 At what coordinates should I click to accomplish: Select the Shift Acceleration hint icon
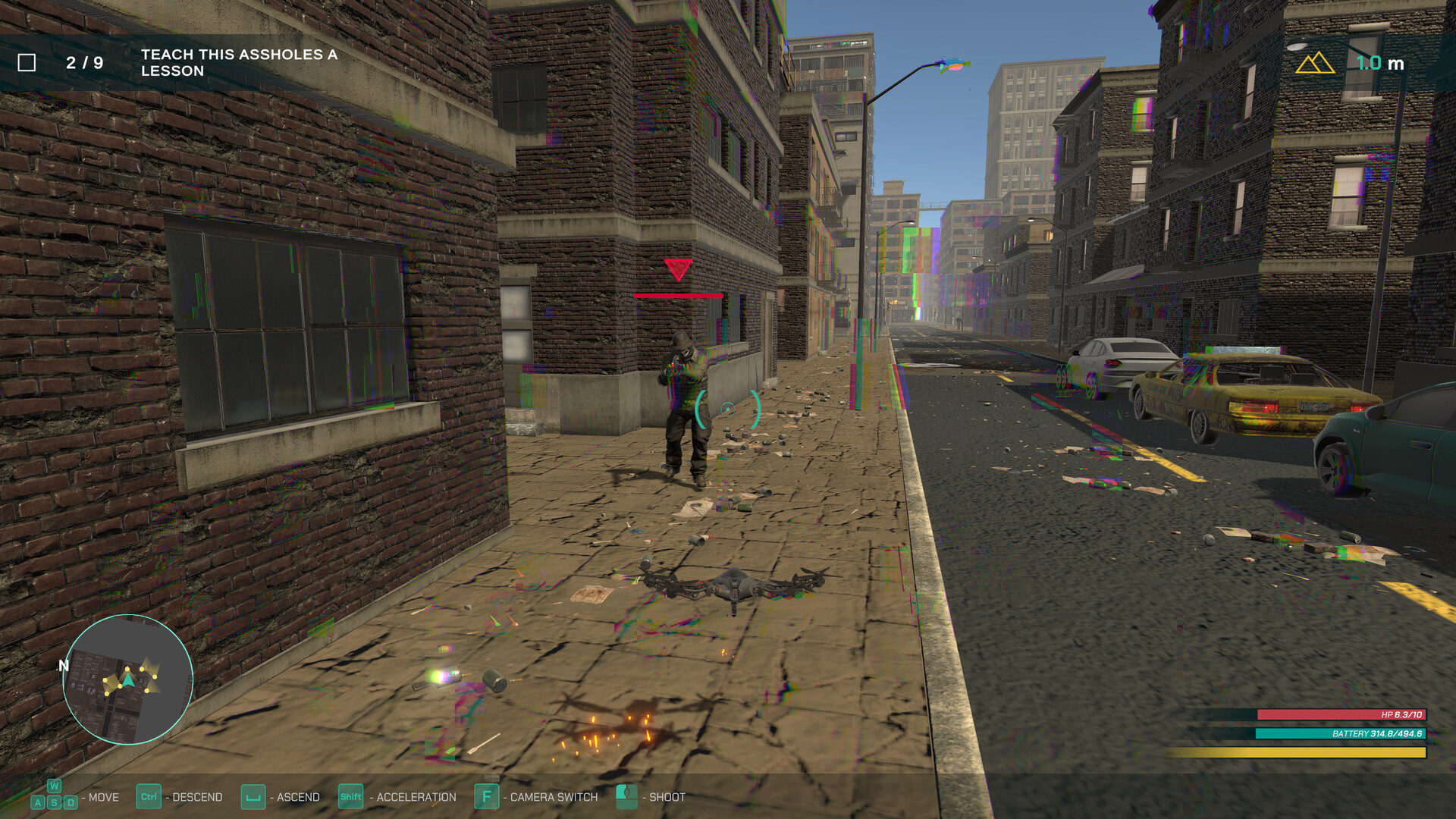[x=350, y=797]
